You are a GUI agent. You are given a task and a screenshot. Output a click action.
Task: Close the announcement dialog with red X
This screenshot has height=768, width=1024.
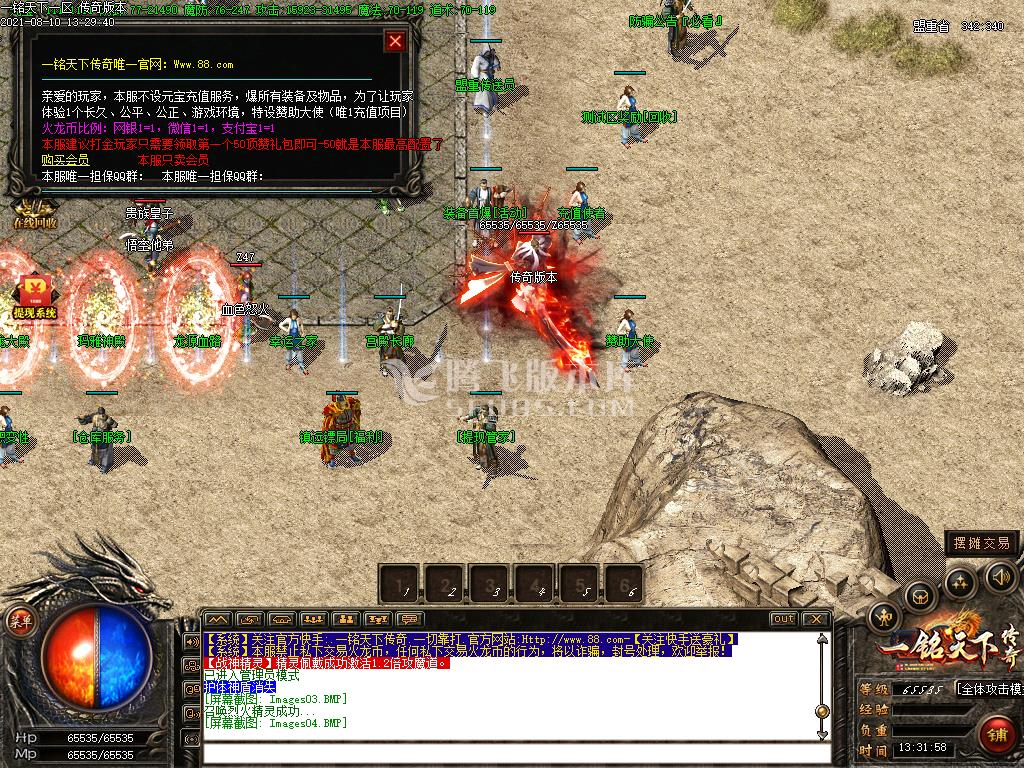[396, 41]
